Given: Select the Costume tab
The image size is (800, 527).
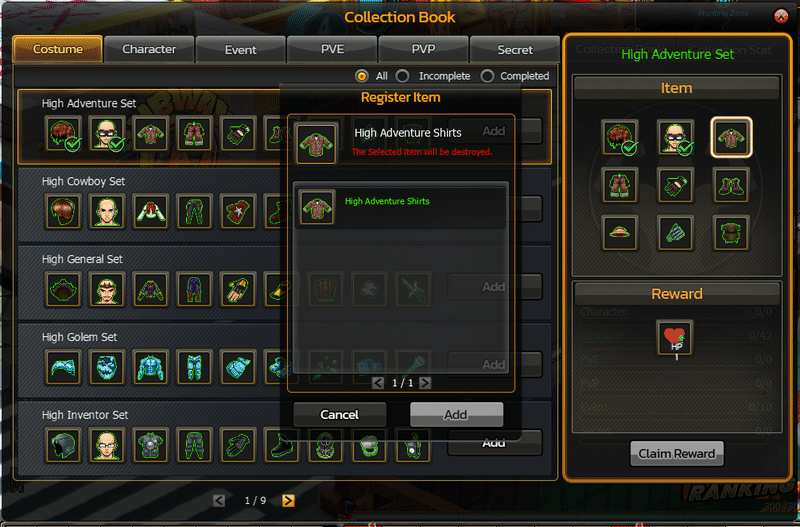Looking at the screenshot, I should tap(58, 49).
